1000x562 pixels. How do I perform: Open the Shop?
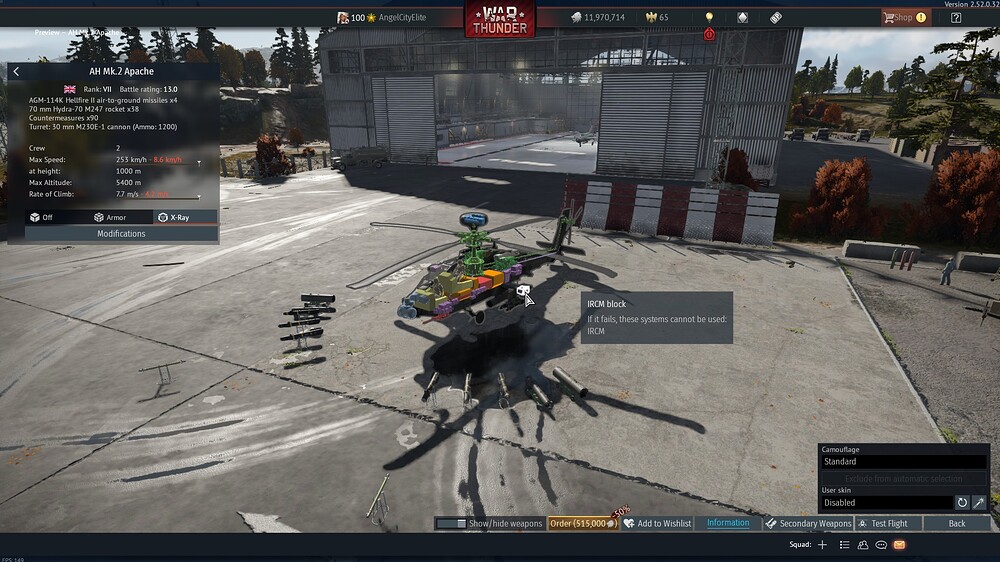903,17
